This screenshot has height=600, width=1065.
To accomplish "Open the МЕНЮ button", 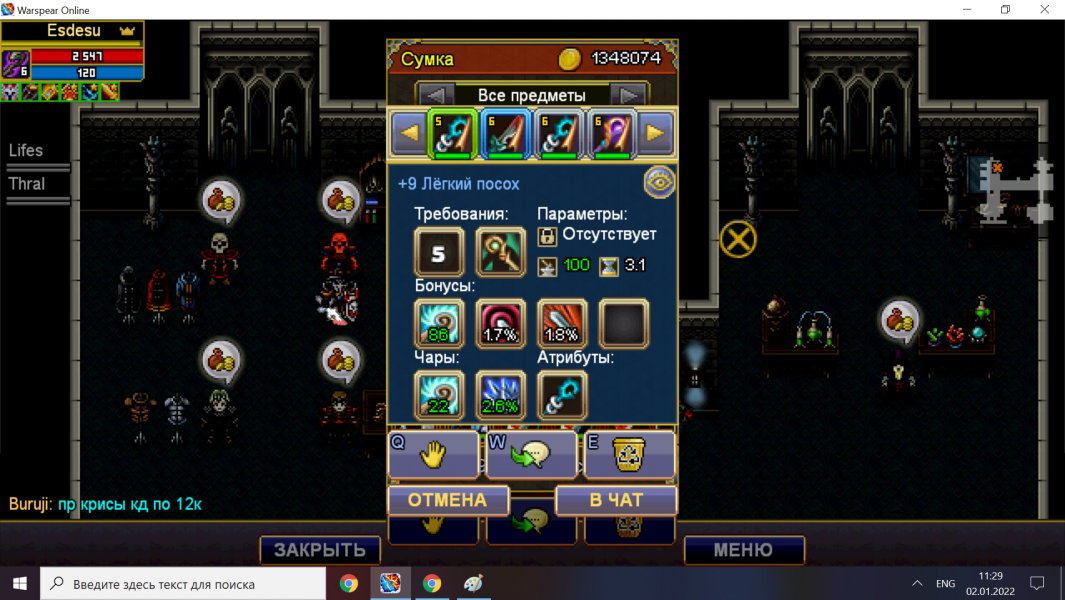I will 743,550.
